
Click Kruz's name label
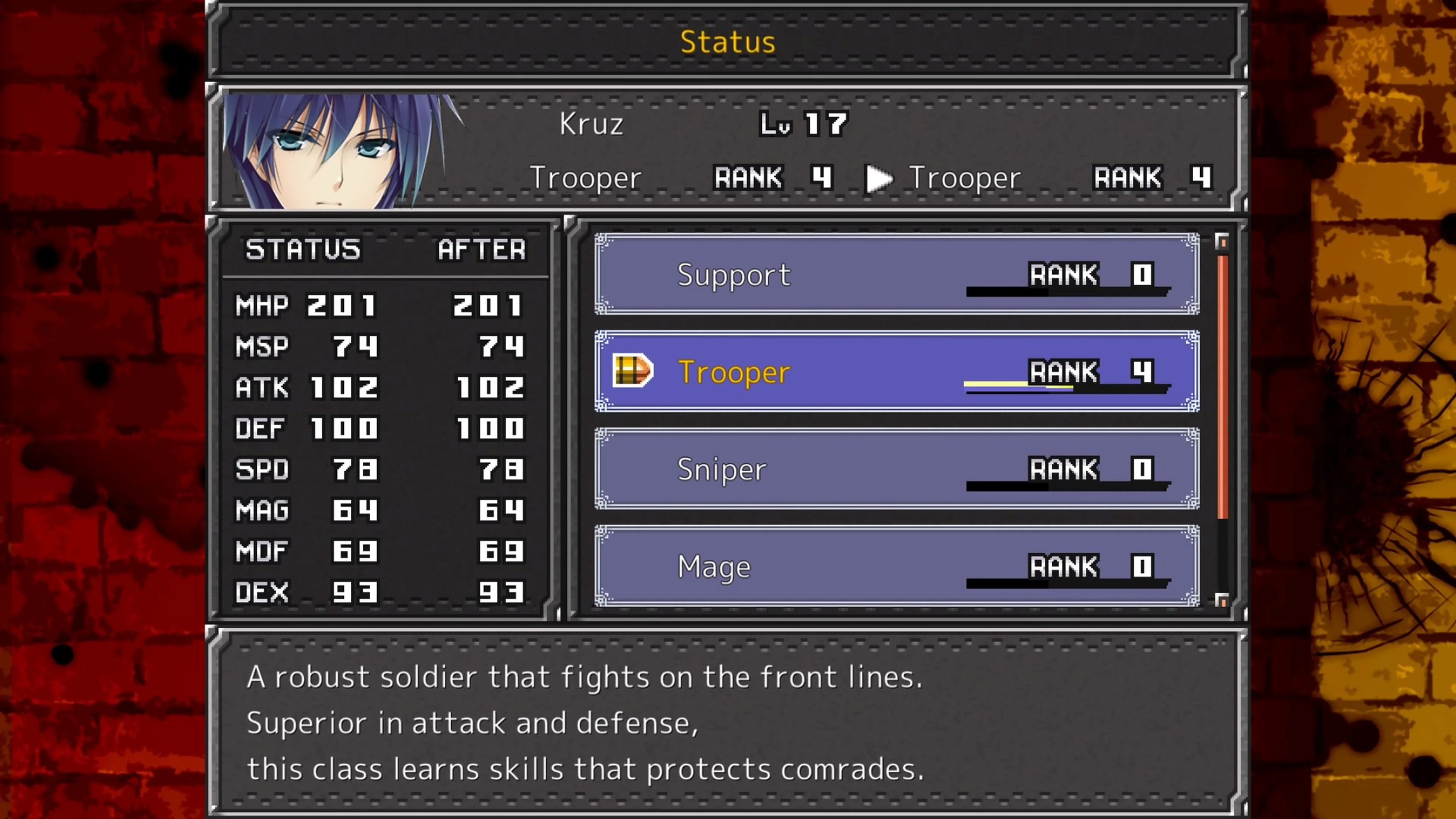(x=591, y=123)
